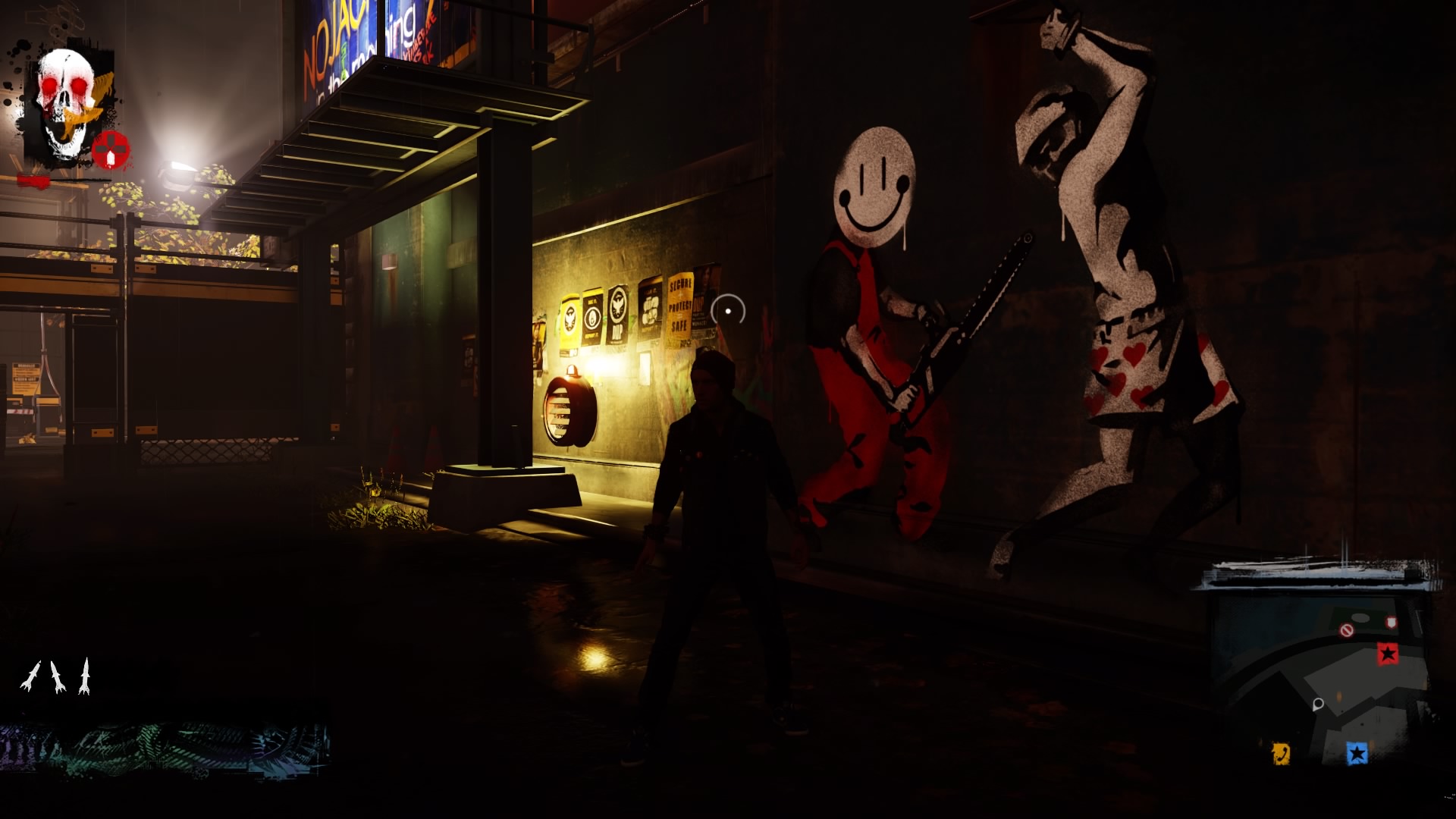The image size is (1456, 819).
Task: Click the black DUP eagle poster
Action: pos(618,312)
